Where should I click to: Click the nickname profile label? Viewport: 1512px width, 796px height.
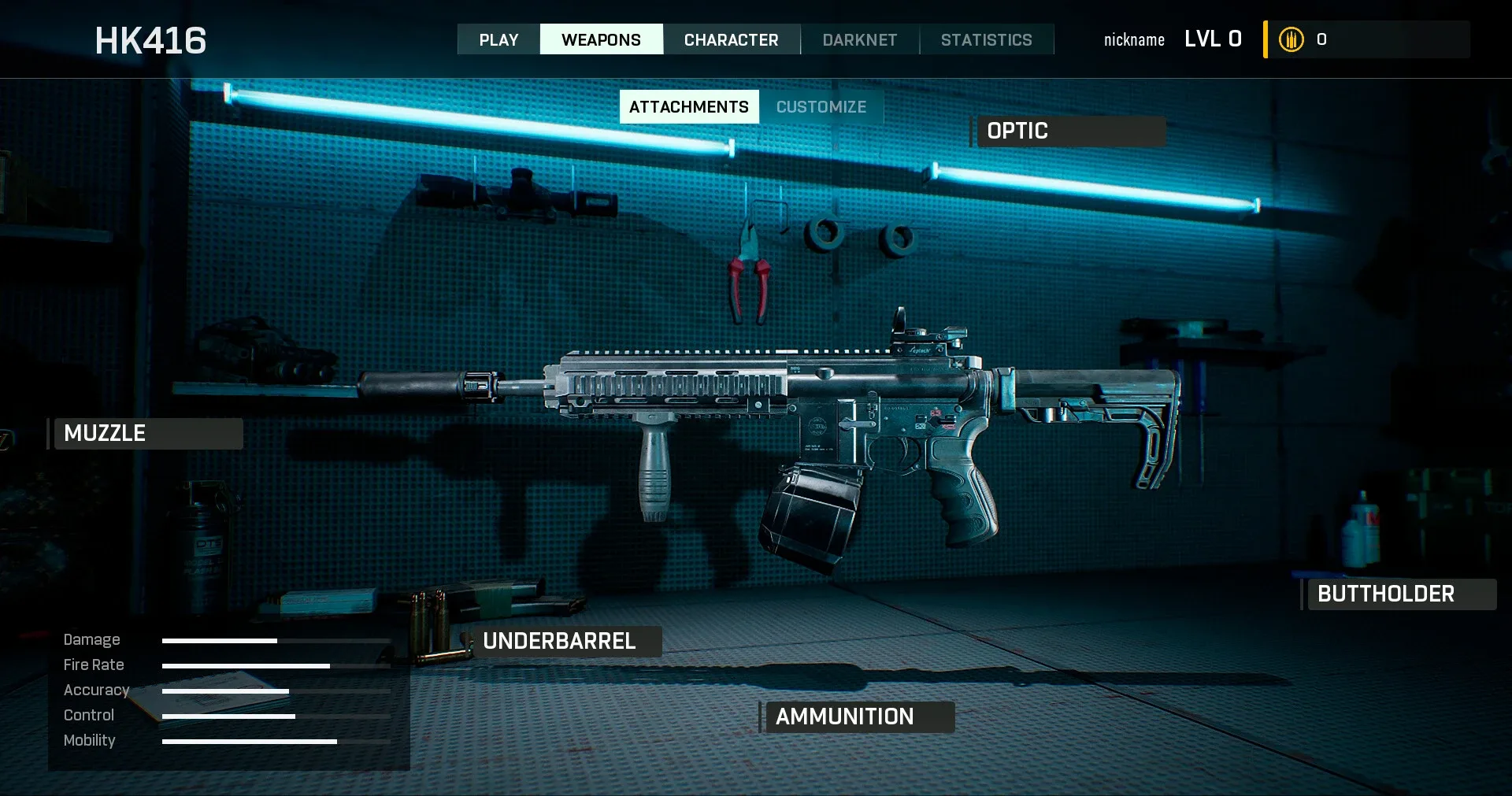click(x=1134, y=40)
